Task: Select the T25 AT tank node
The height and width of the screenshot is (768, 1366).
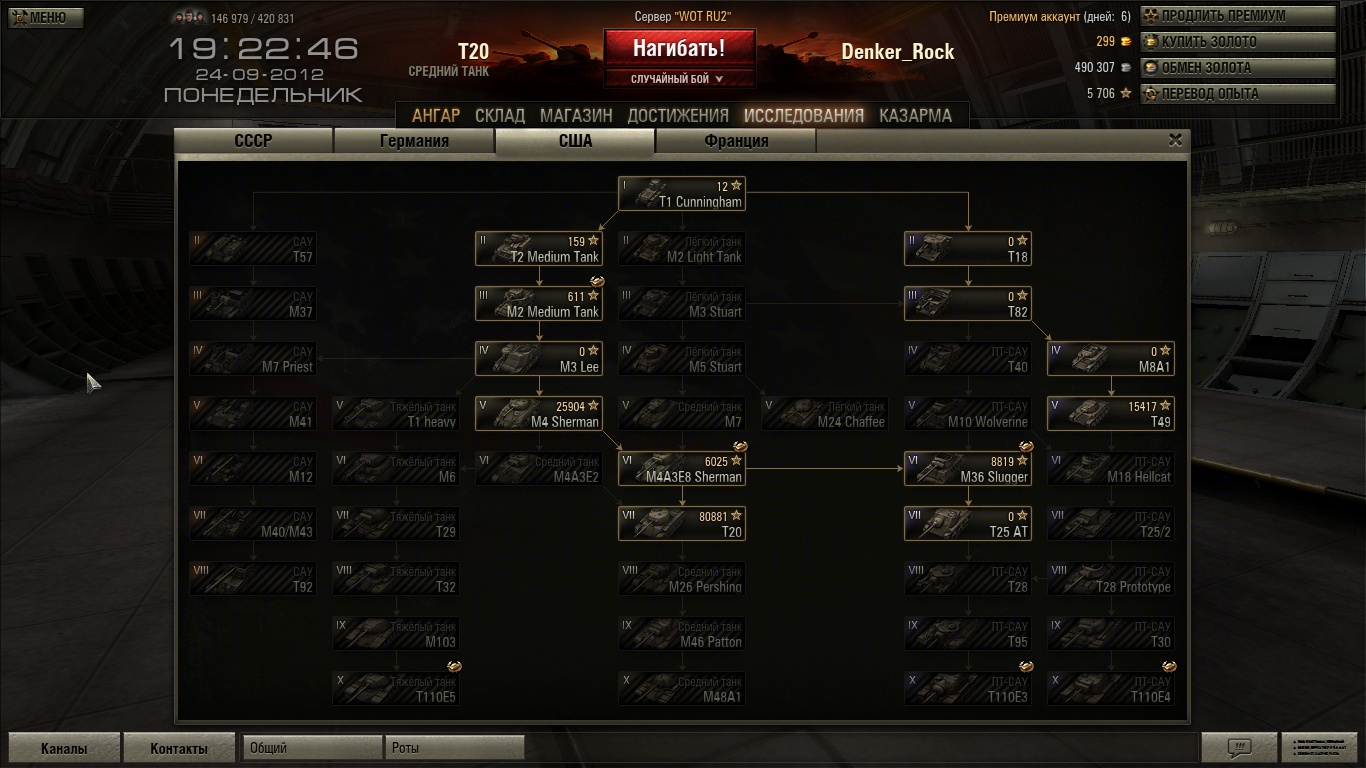Action: point(967,524)
